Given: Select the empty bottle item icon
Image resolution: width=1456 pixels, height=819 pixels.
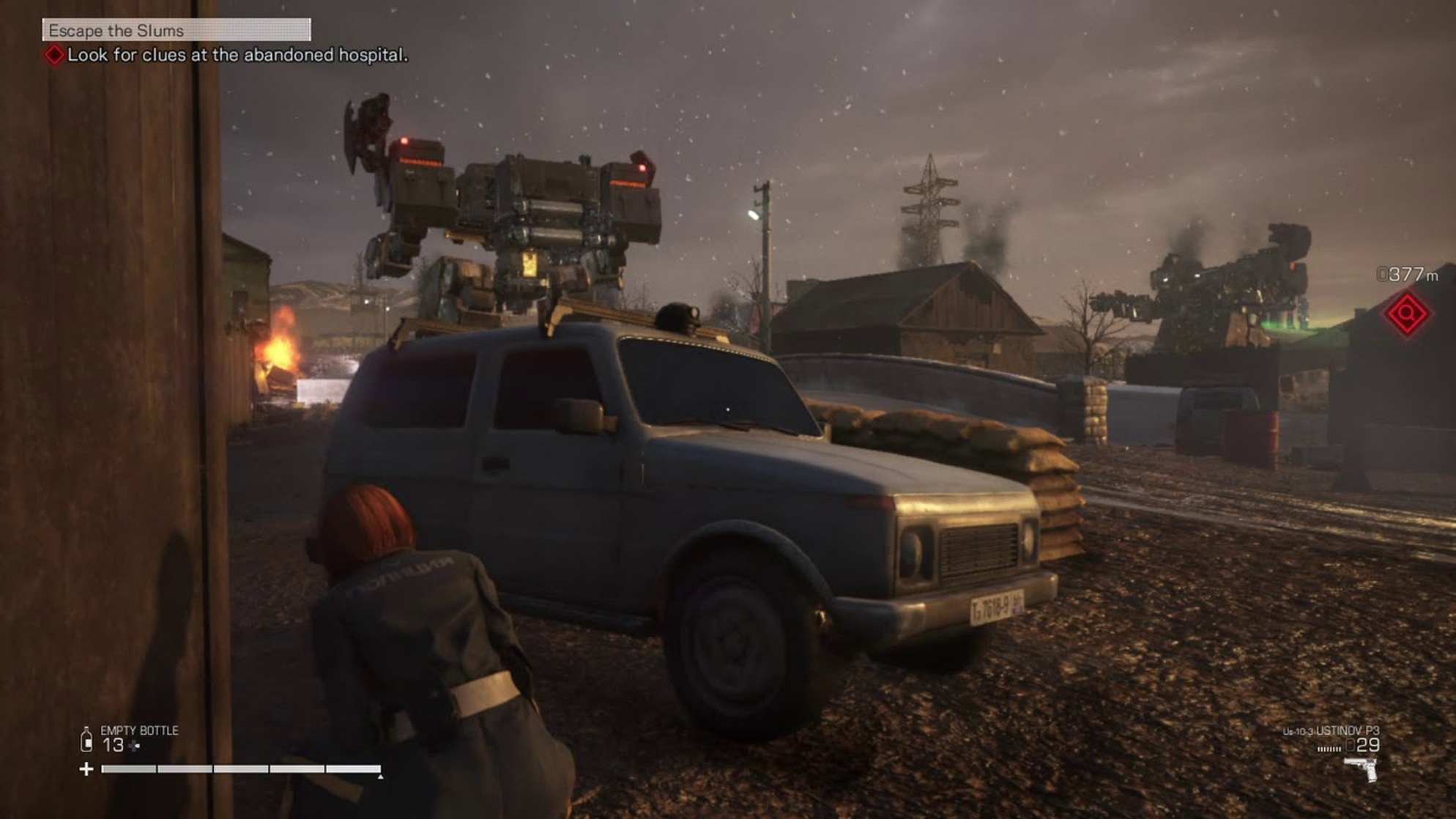Looking at the screenshot, I should click(x=86, y=740).
